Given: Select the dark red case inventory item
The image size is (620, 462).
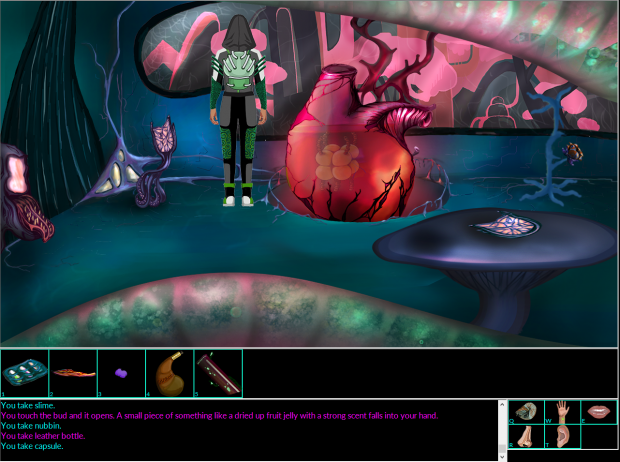Looking at the screenshot, I should pyautogui.click(x=218, y=372).
